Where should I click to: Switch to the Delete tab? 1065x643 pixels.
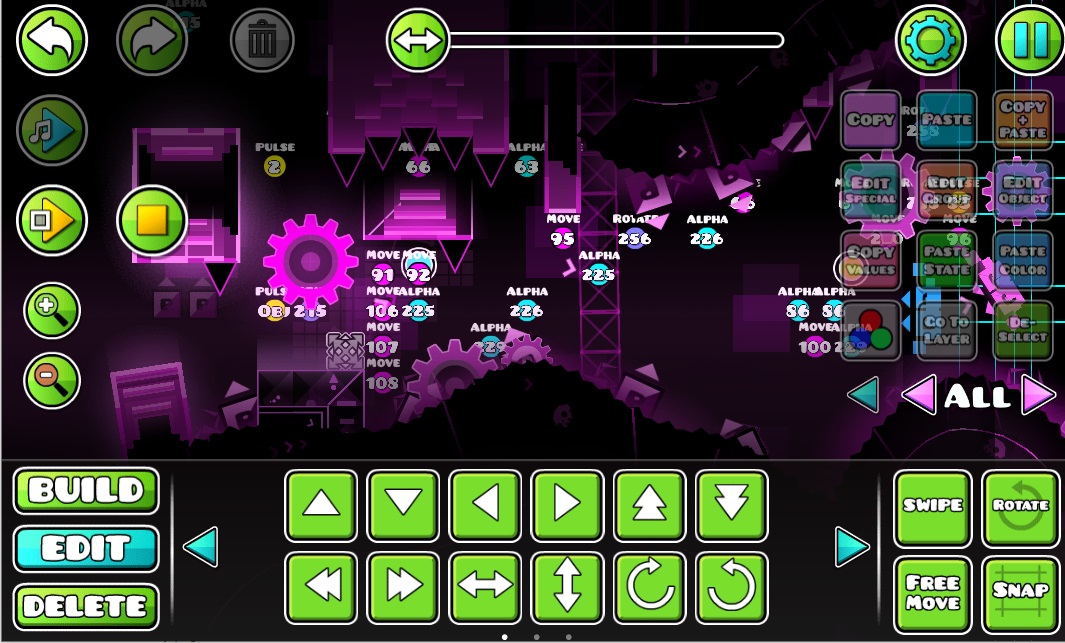pyautogui.click(x=86, y=605)
